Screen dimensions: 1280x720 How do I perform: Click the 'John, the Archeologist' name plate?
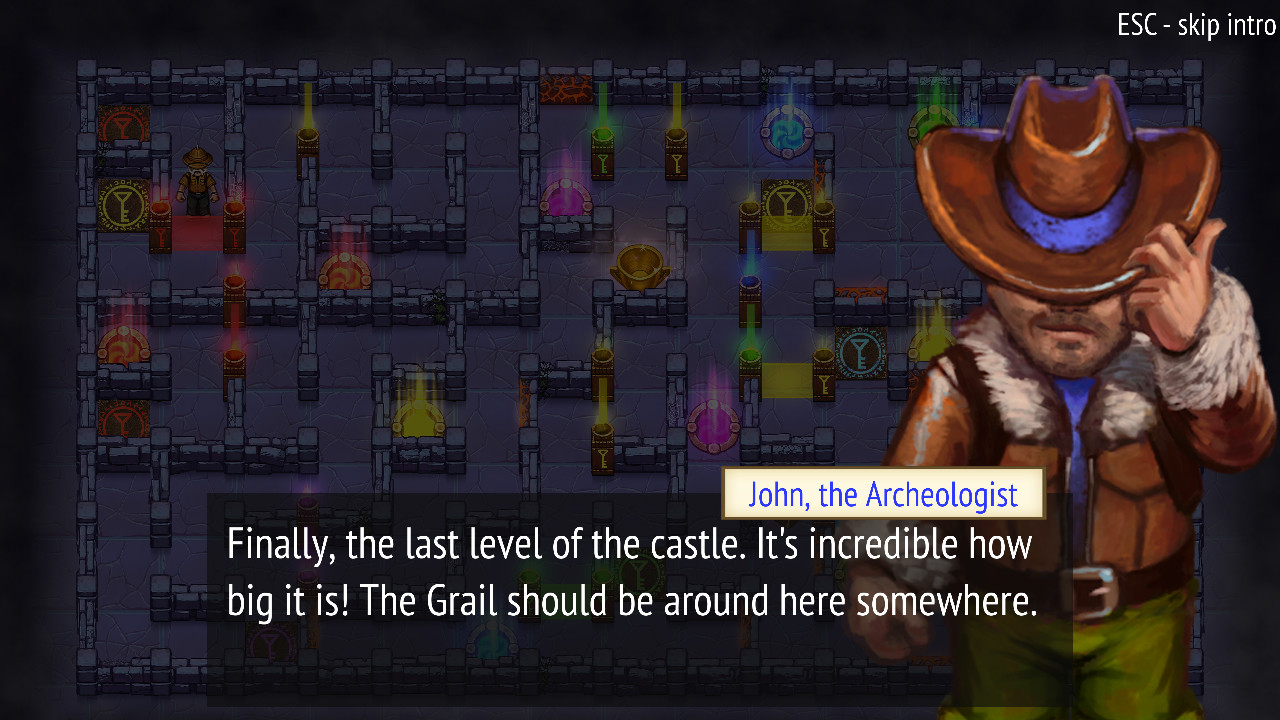(x=883, y=494)
